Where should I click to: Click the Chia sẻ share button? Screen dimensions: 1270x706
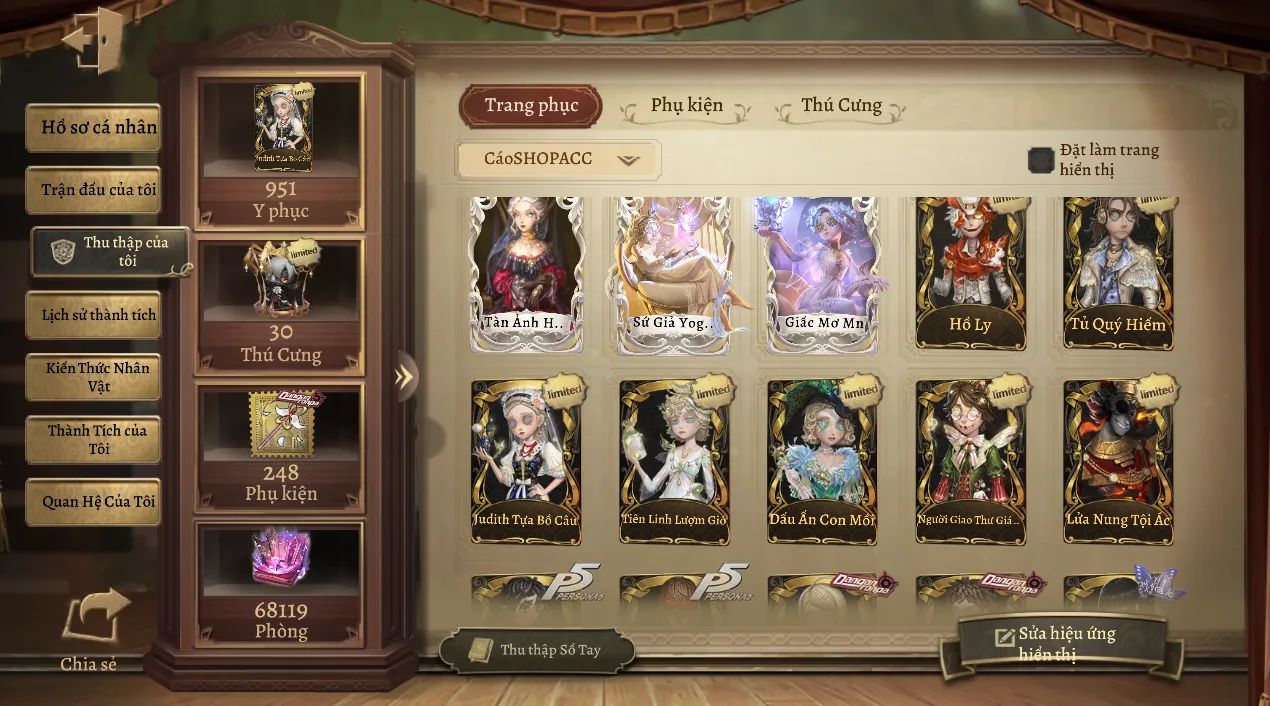point(91,630)
